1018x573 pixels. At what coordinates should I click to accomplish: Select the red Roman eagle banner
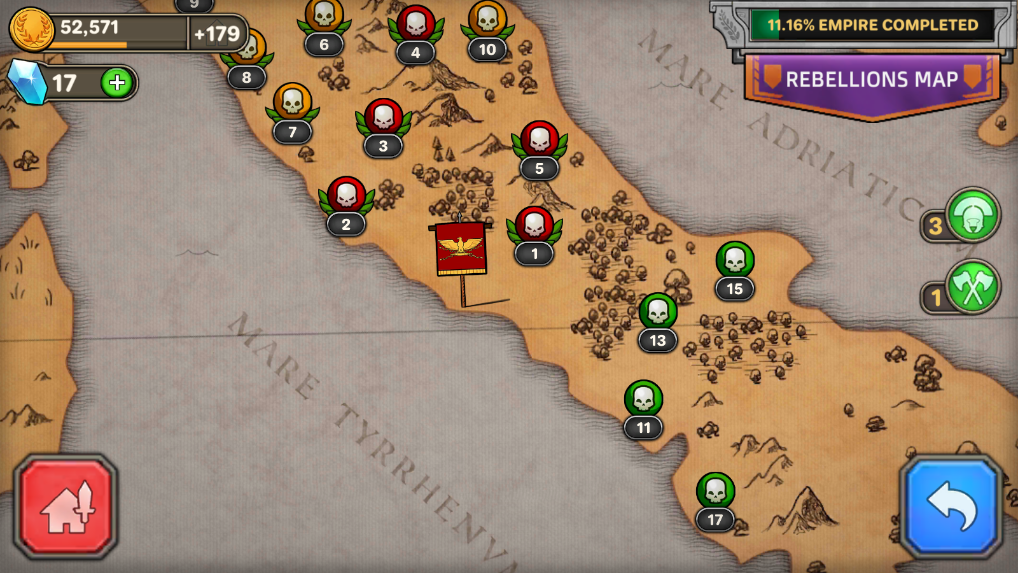click(461, 250)
